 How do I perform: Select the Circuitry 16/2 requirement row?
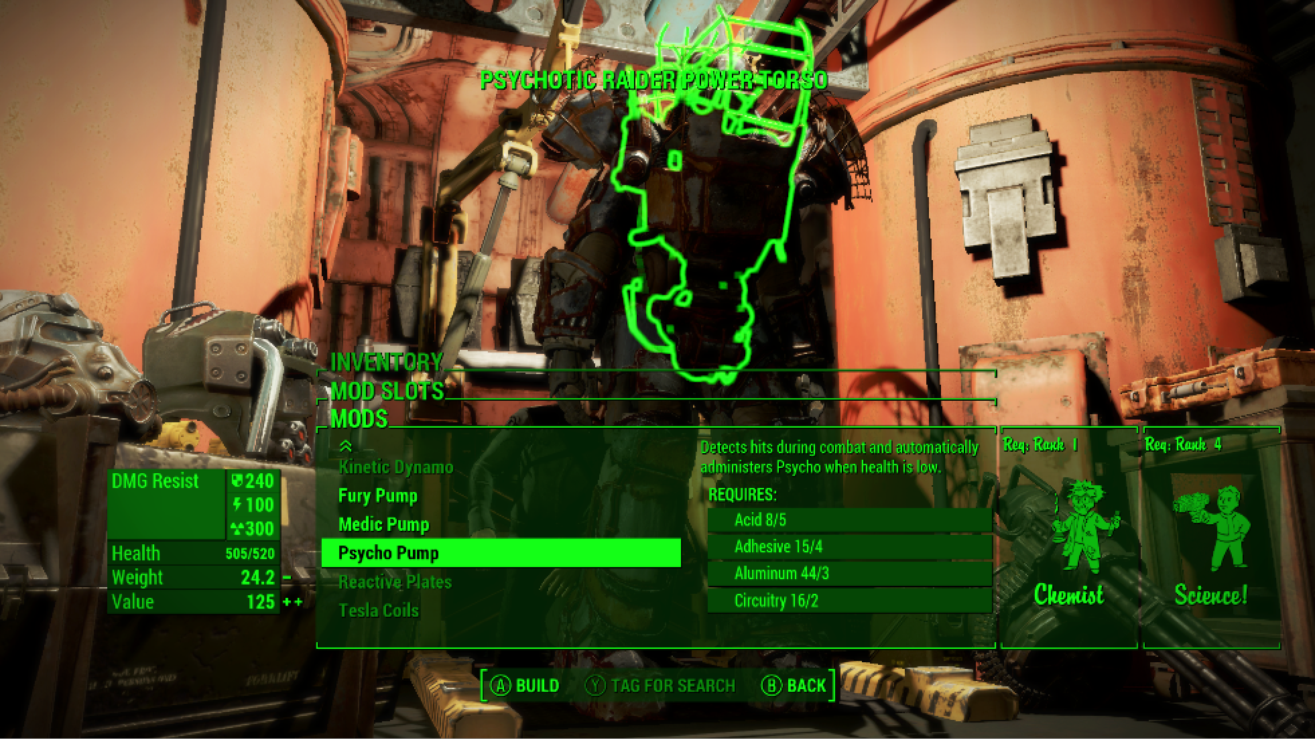pos(849,601)
